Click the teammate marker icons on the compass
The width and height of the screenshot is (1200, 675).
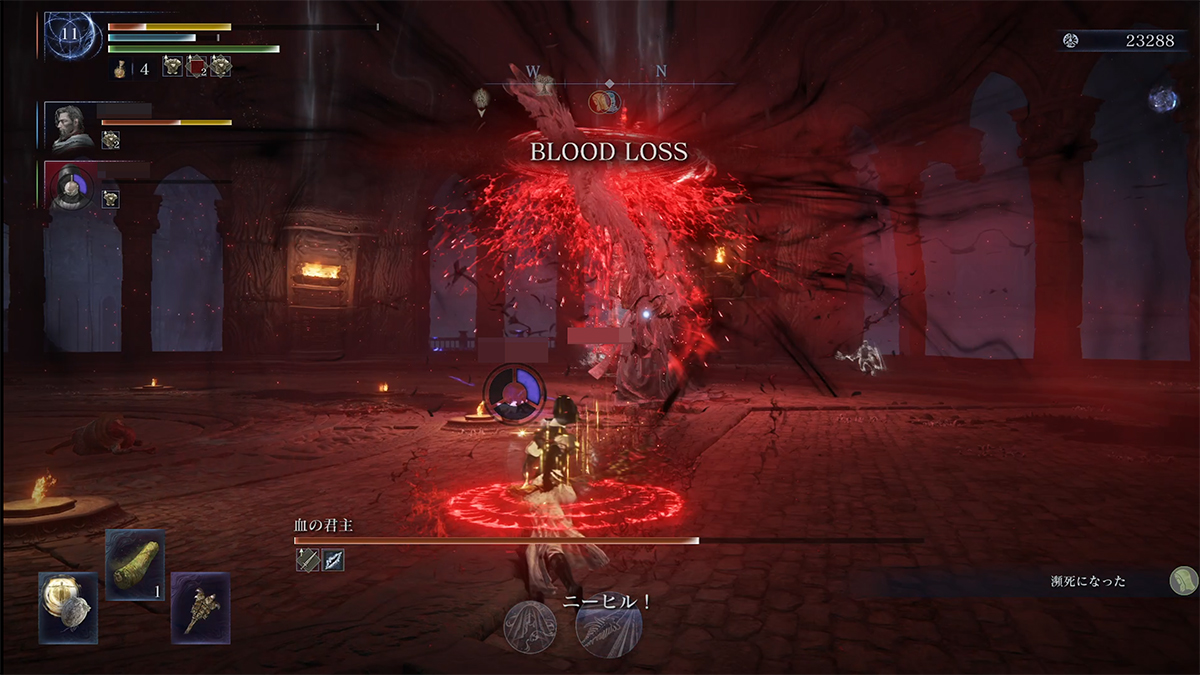(x=604, y=101)
